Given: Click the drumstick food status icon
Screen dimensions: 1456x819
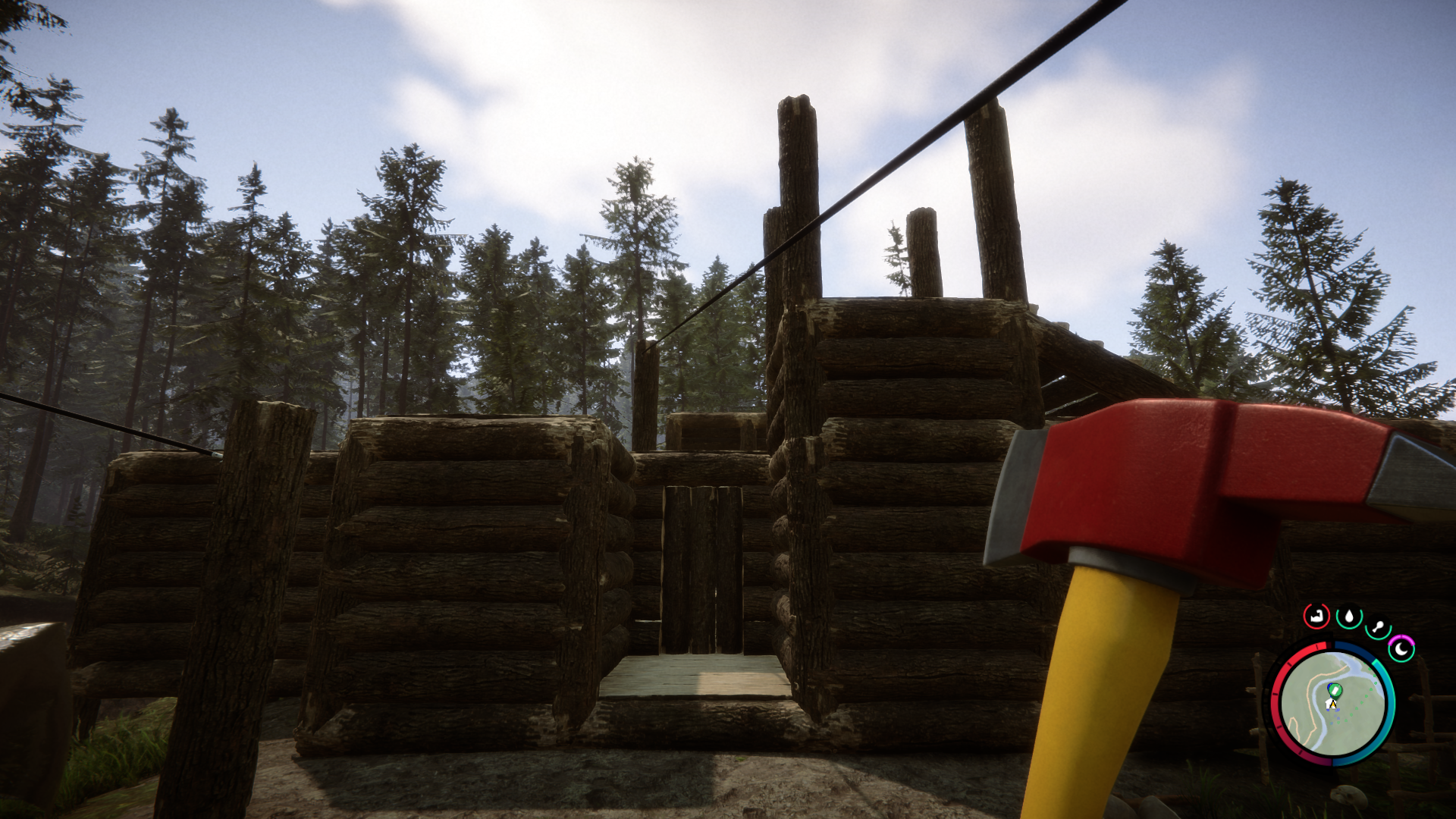Looking at the screenshot, I should coord(1379,625).
